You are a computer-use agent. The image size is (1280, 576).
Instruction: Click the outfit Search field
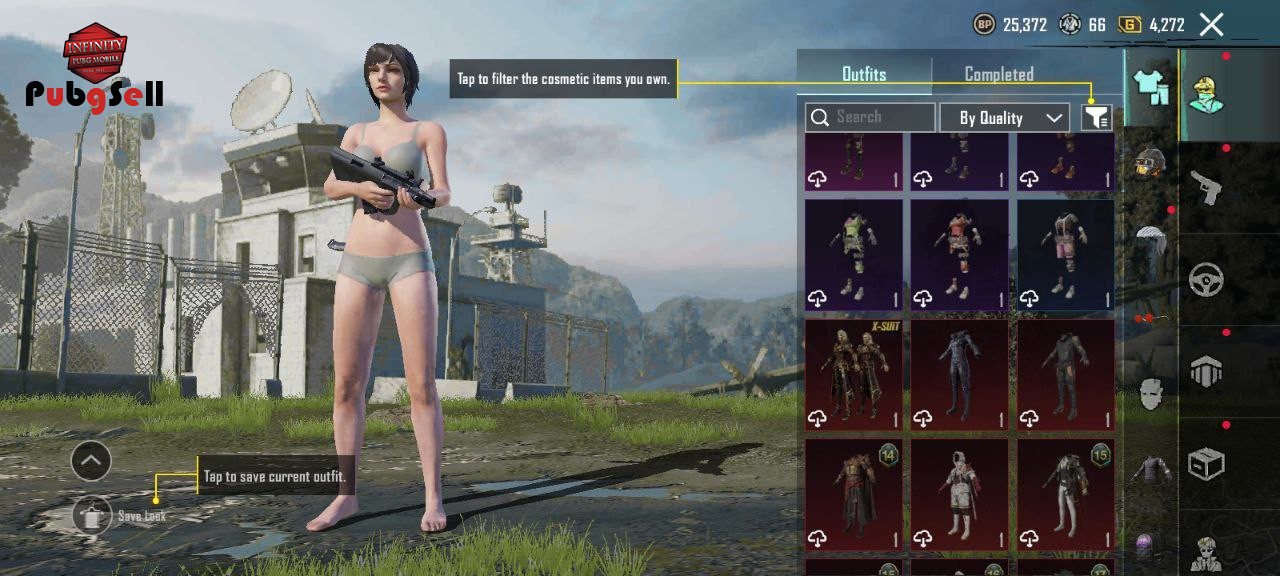point(870,118)
